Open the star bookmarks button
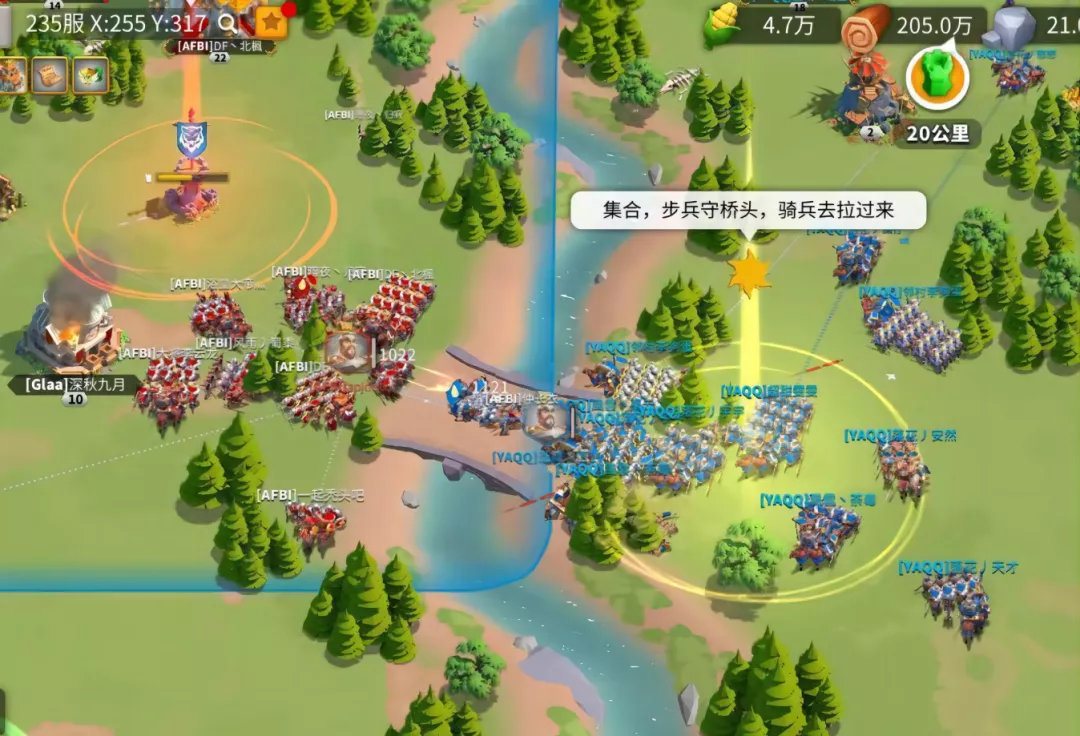The width and height of the screenshot is (1080, 736). 271,21
